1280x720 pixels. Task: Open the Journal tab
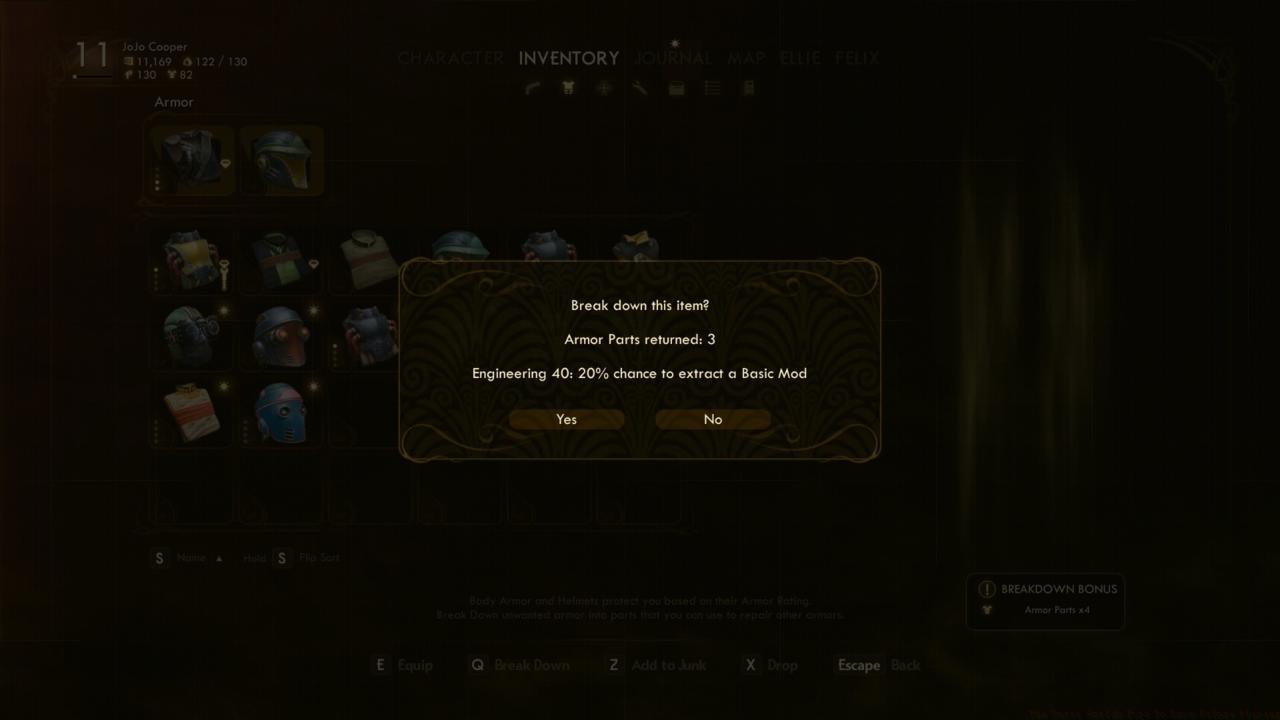[672, 58]
